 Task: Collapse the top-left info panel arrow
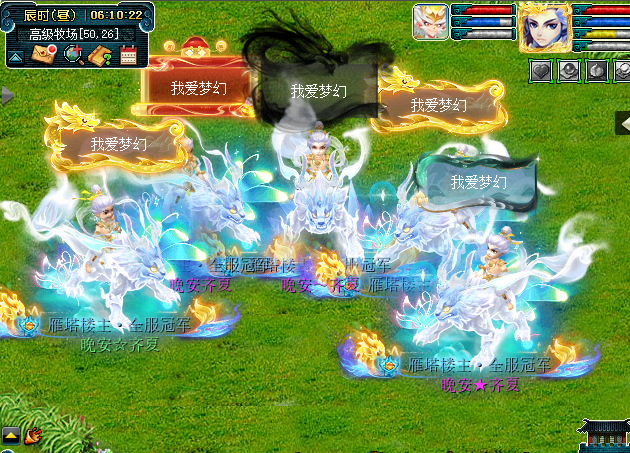click(x=16, y=56)
